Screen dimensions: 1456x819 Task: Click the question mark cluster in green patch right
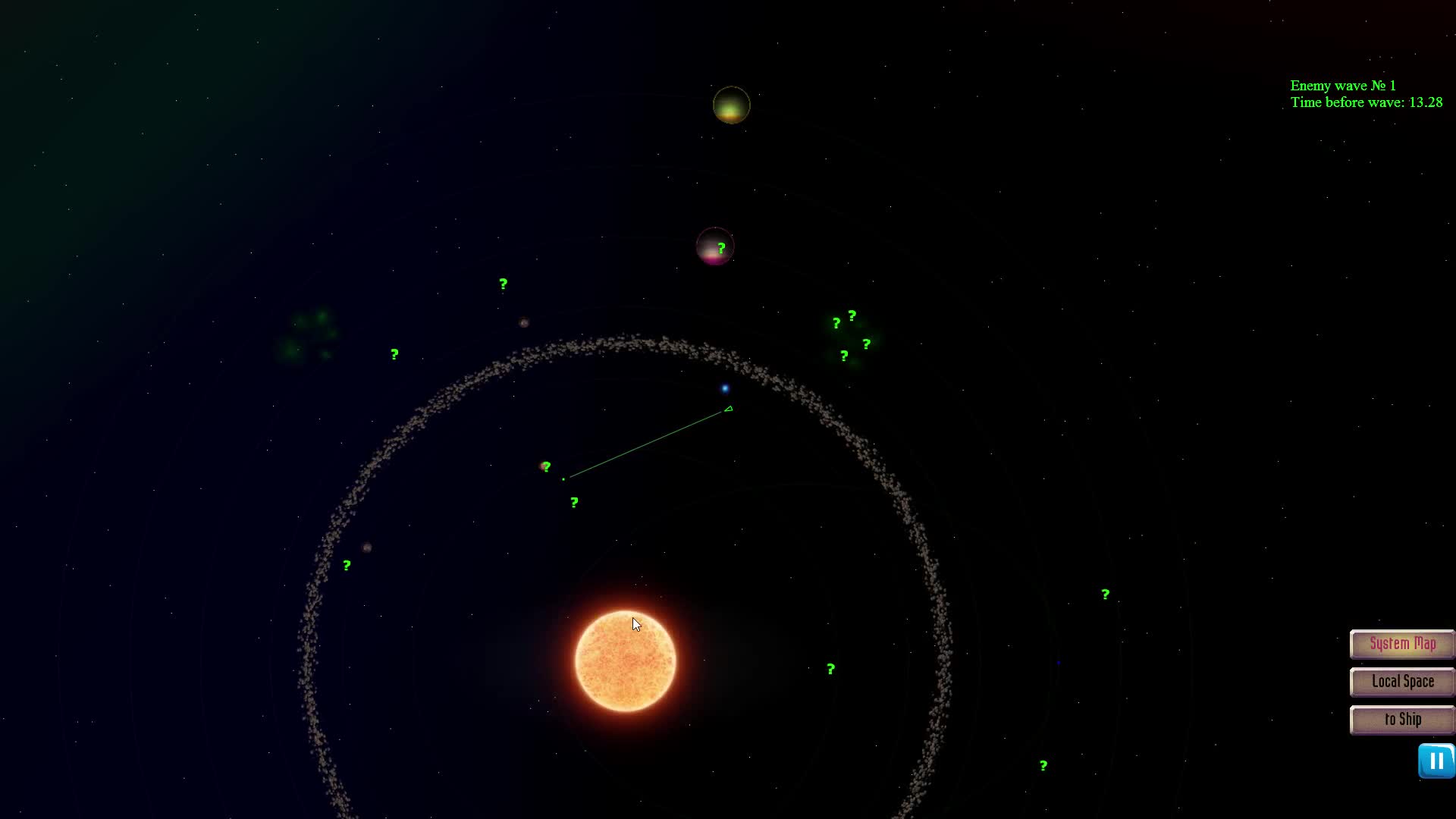851,334
